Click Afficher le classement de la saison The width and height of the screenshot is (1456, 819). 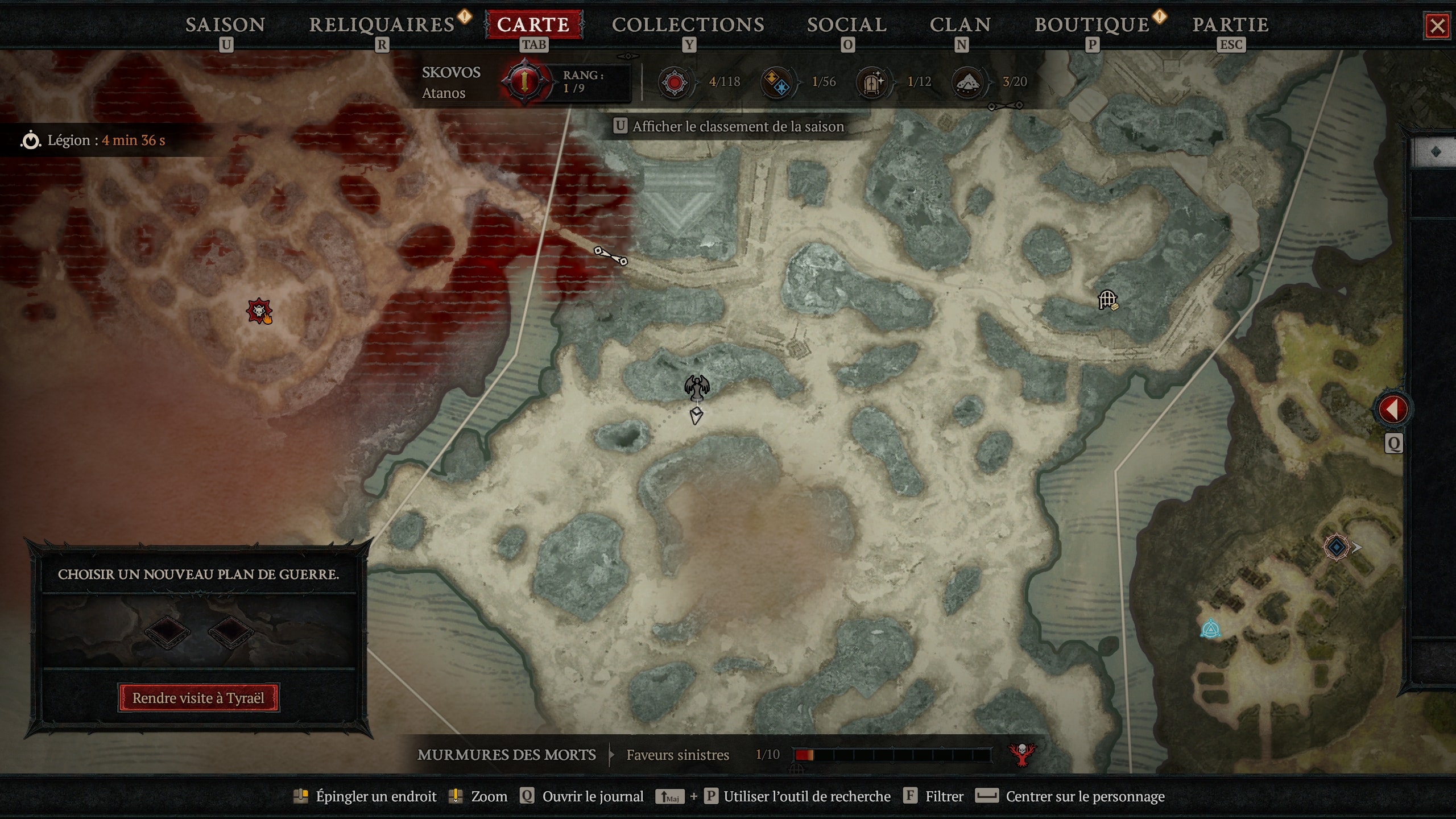731,126
